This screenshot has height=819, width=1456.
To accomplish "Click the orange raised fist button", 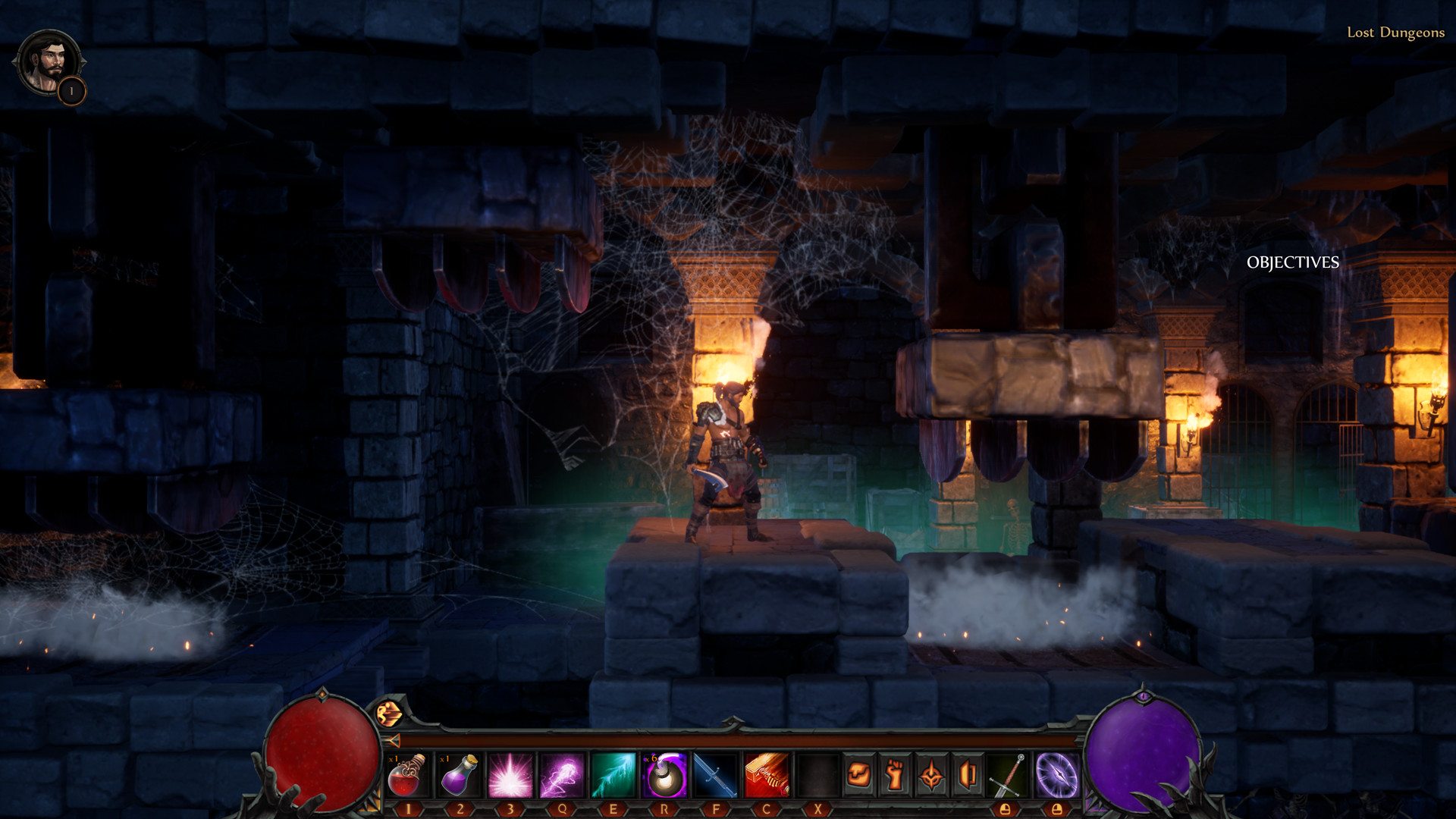I will point(895,775).
